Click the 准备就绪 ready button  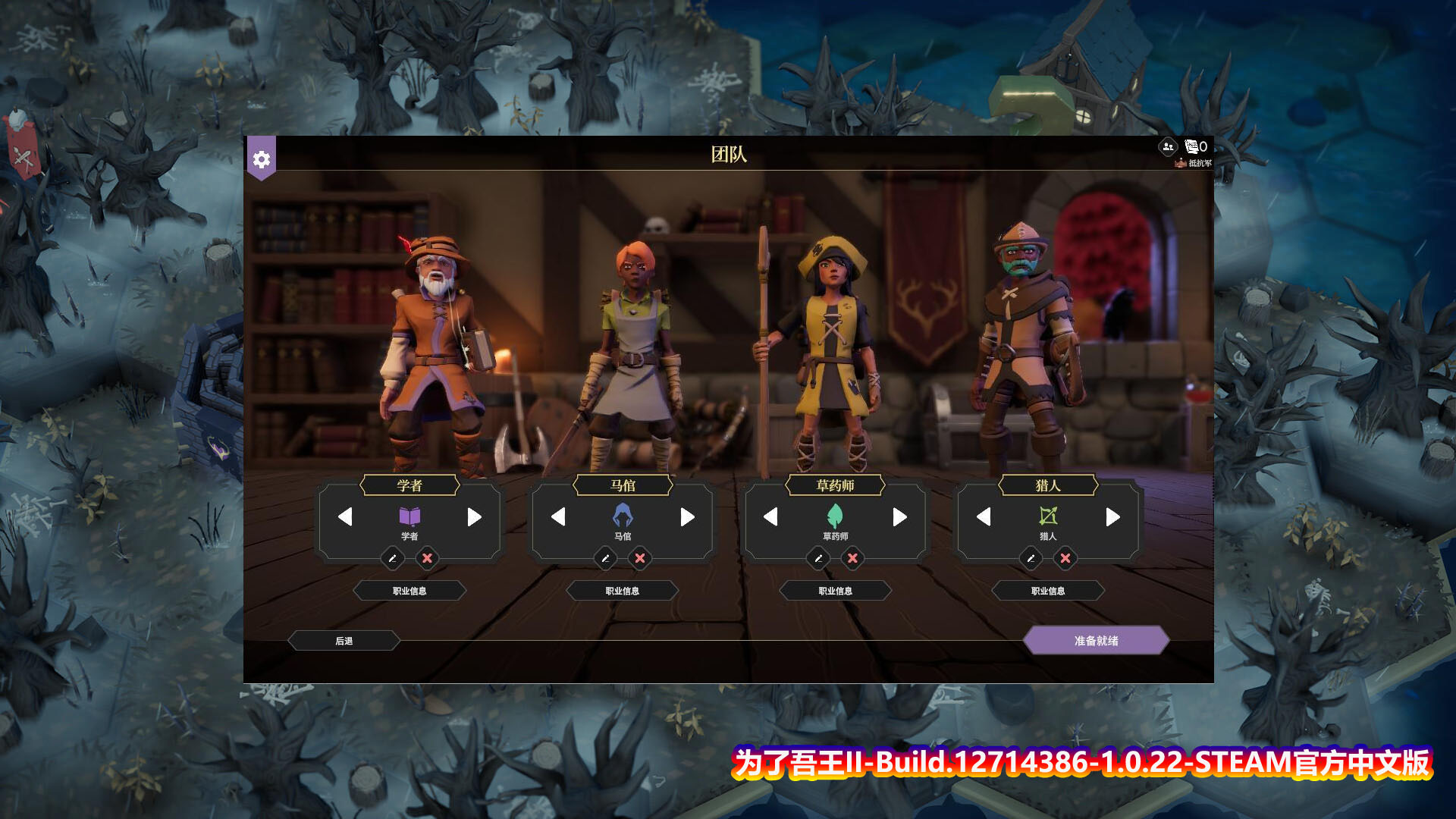[1096, 641]
